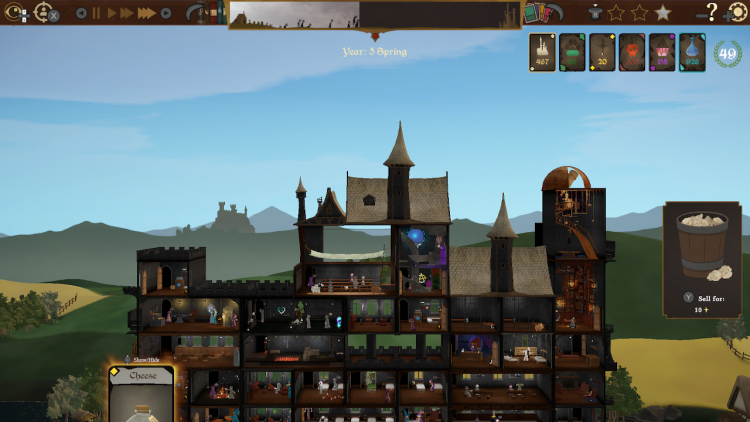
Task: Select the Cheese card
Action: (141, 394)
